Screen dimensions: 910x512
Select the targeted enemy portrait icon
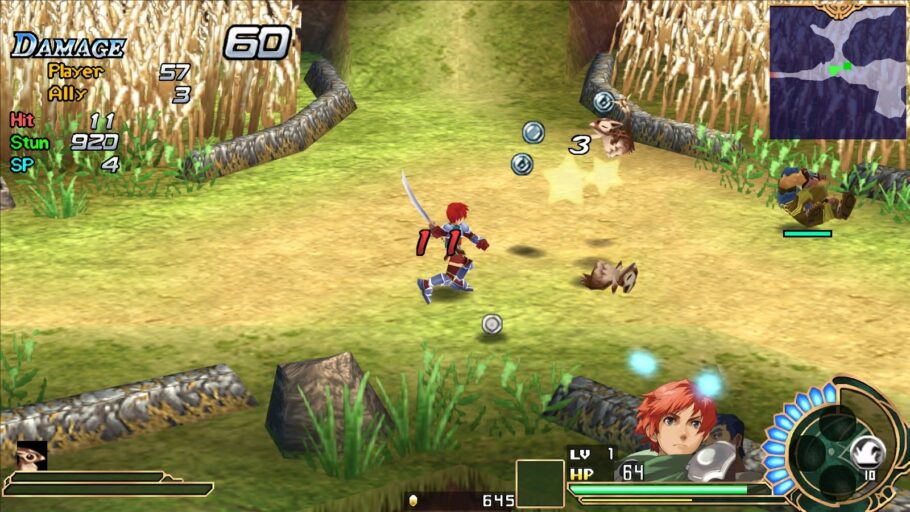point(32,455)
